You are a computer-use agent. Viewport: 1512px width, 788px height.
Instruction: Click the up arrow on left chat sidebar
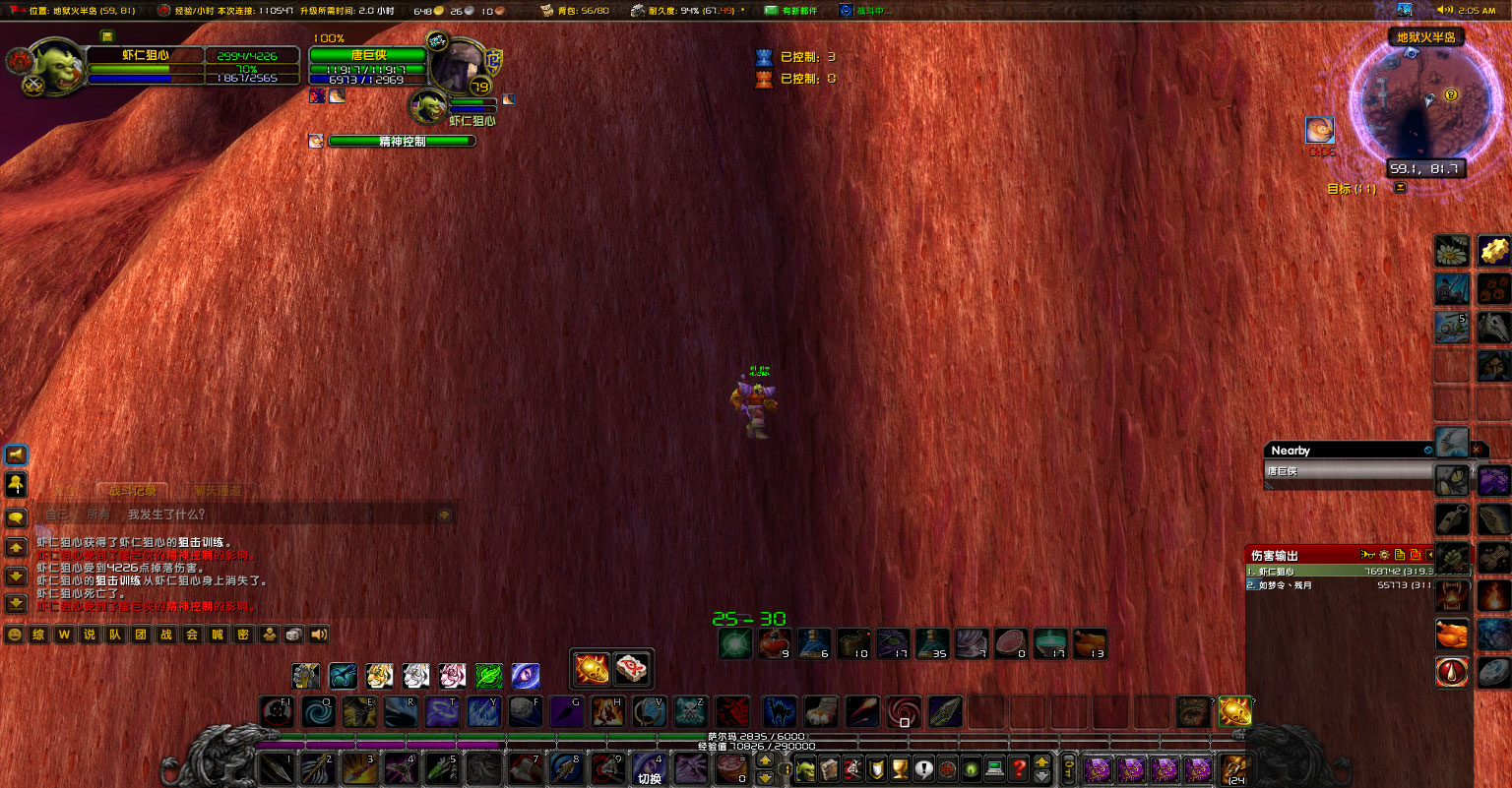coord(15,547)
